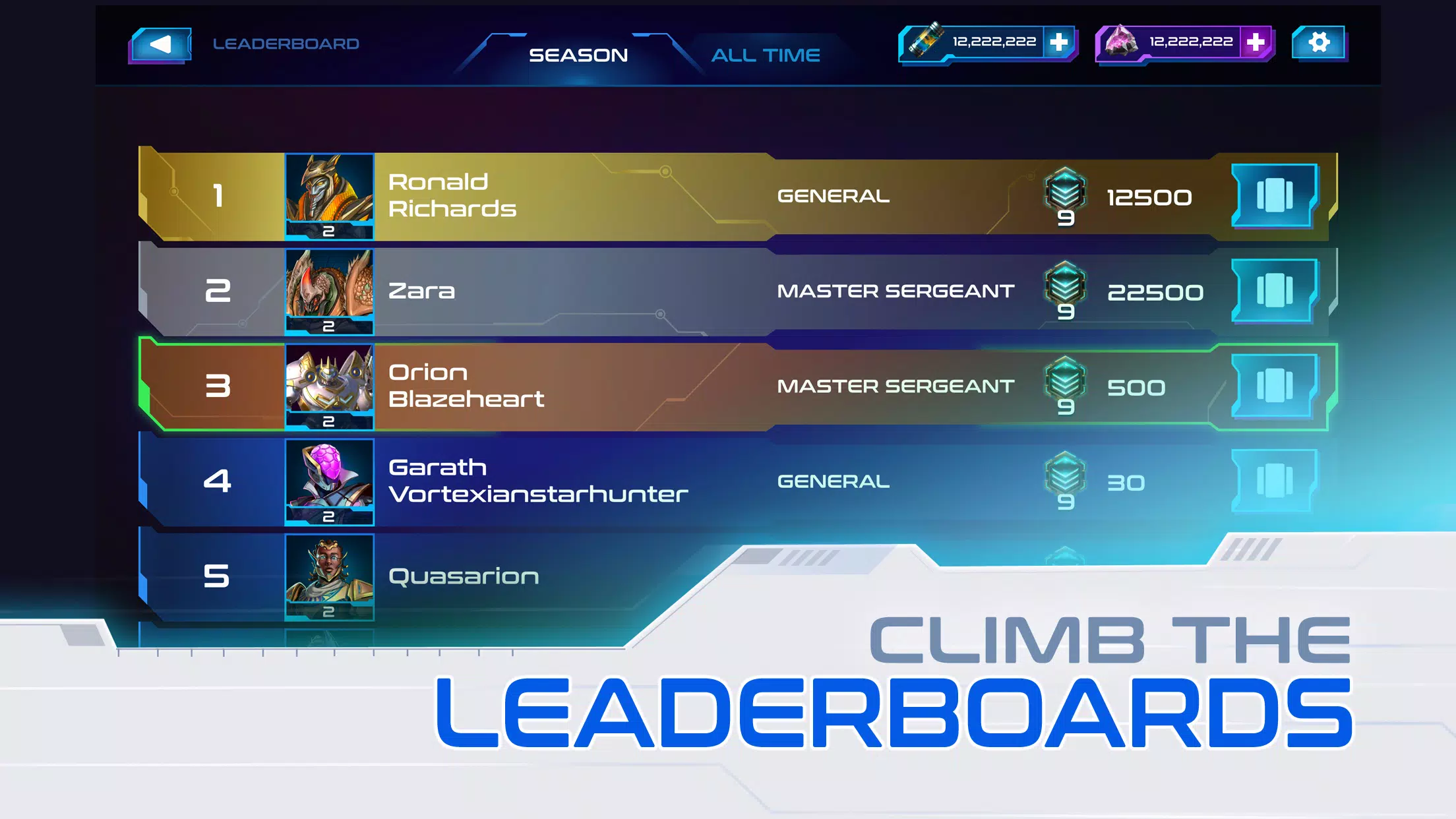The height and width of the screenshot is (819, 1456).
Task: Add more pink crystal currency
Action: (x=1256, y=42)
